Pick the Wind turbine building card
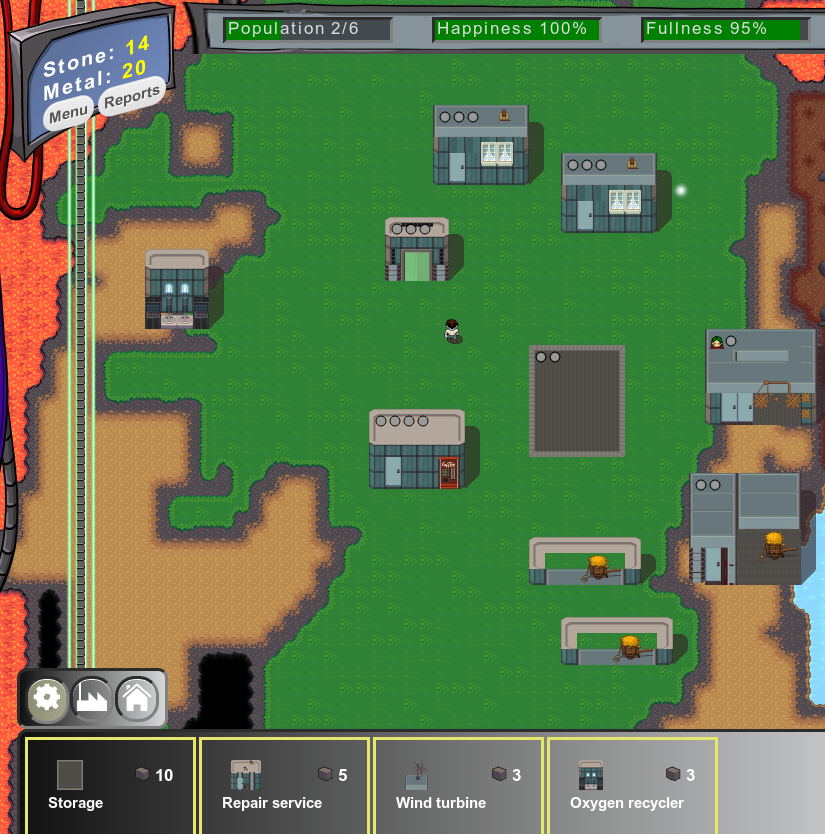This screenshot has width=825, height=834. 458,786
